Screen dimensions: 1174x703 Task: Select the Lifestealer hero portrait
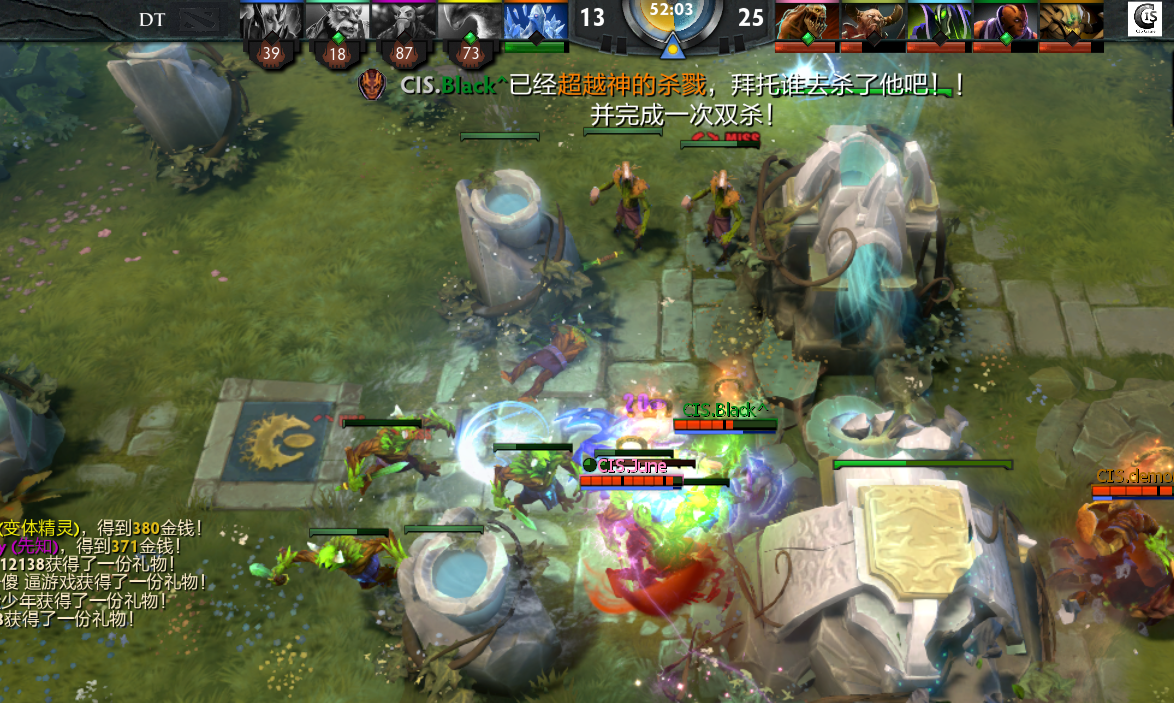click(x=807, y=20)
